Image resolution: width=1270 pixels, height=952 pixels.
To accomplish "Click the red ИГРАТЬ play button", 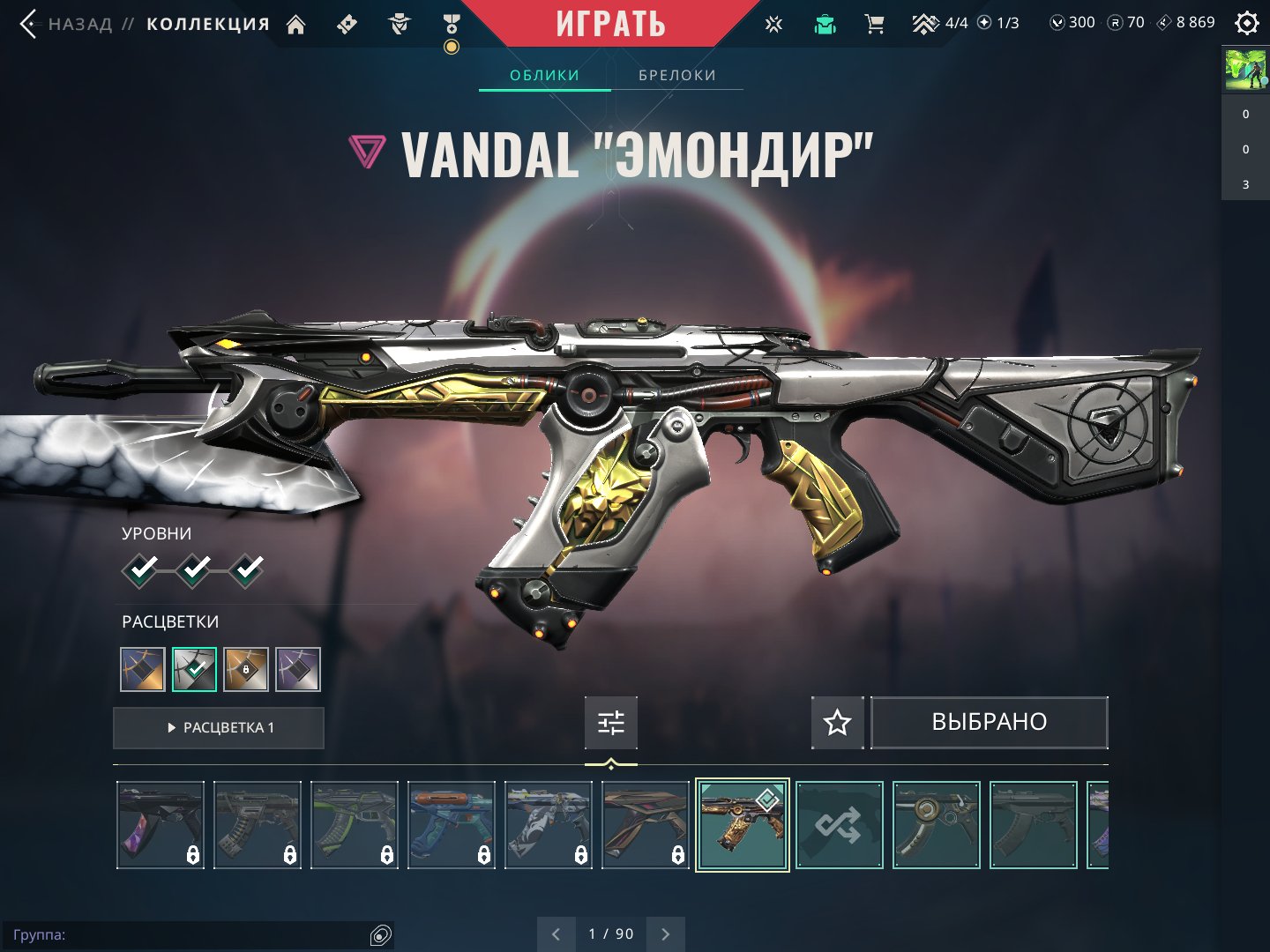I will click(610, 24).
